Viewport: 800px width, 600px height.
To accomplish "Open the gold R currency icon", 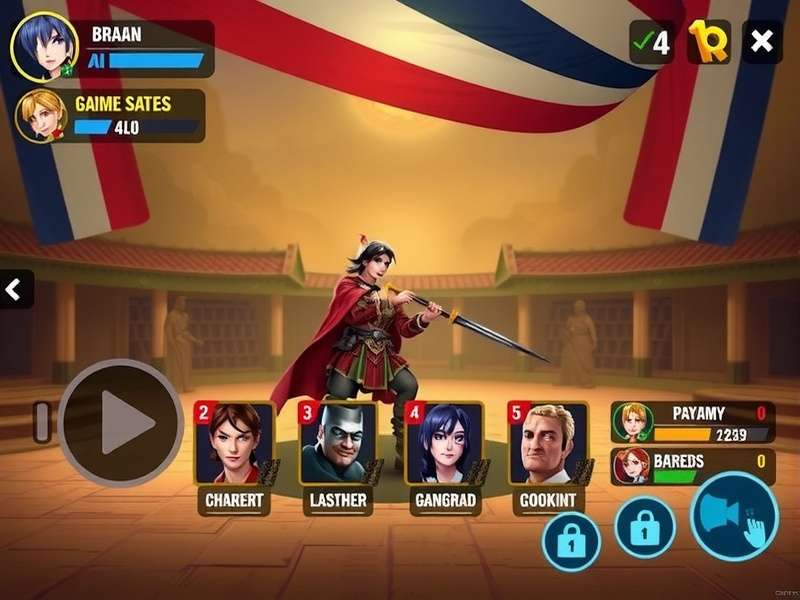I will click(x=709, y=42).
